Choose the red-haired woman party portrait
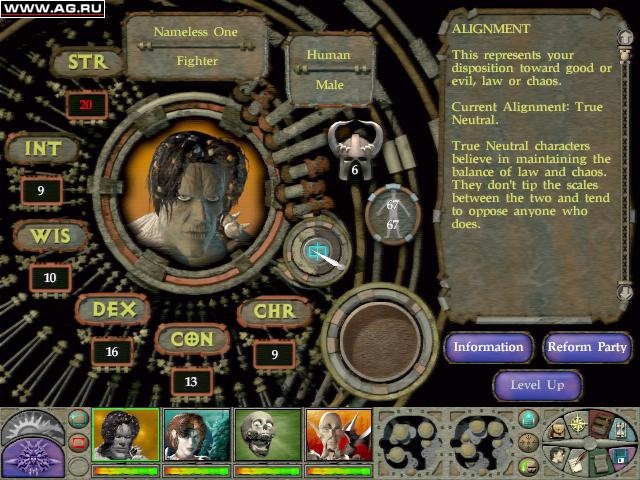The width and height of the screenshot is (640, 480). [196, 434]
